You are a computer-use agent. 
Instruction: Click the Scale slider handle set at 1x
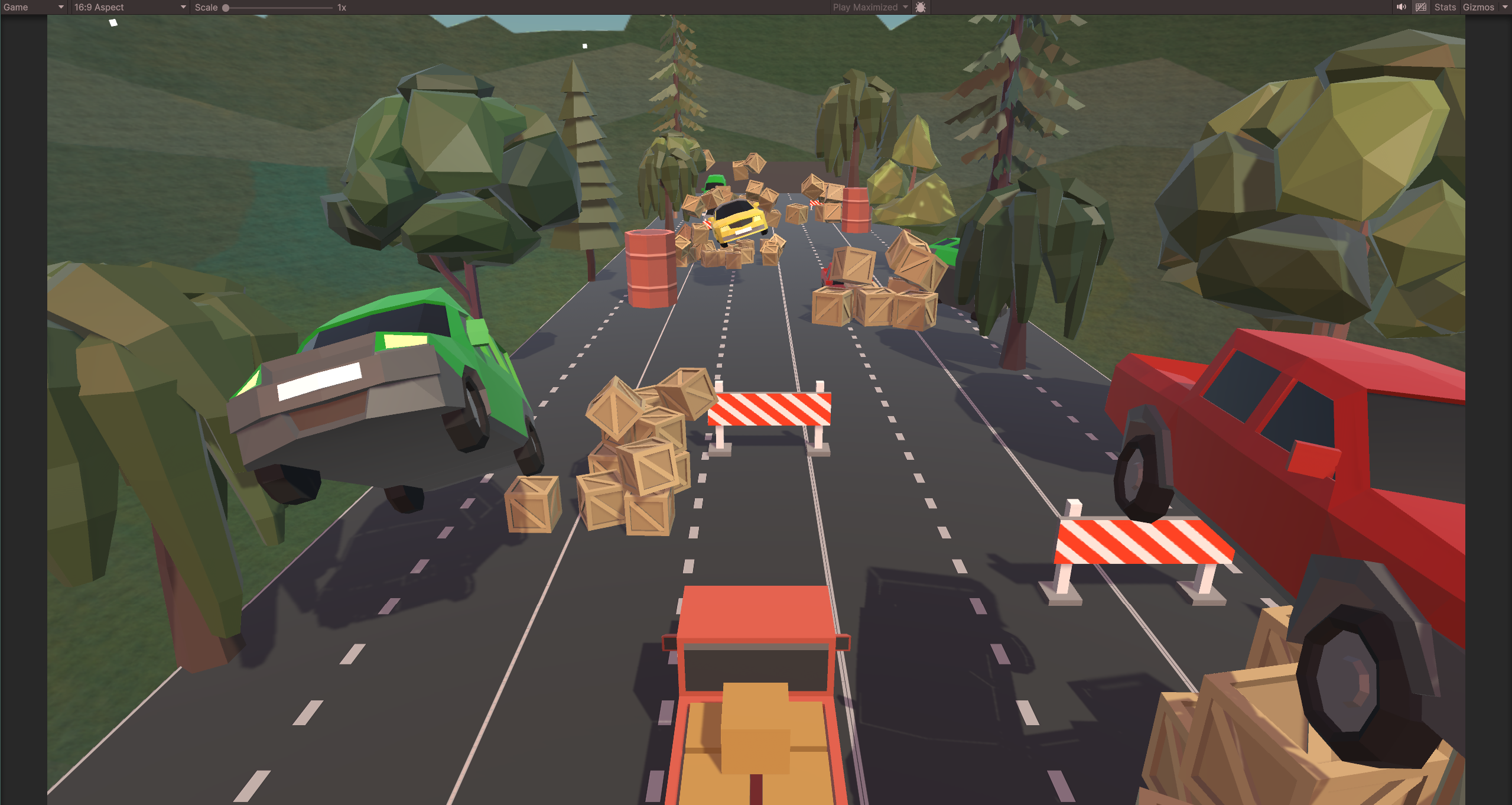tap(225, 7)
